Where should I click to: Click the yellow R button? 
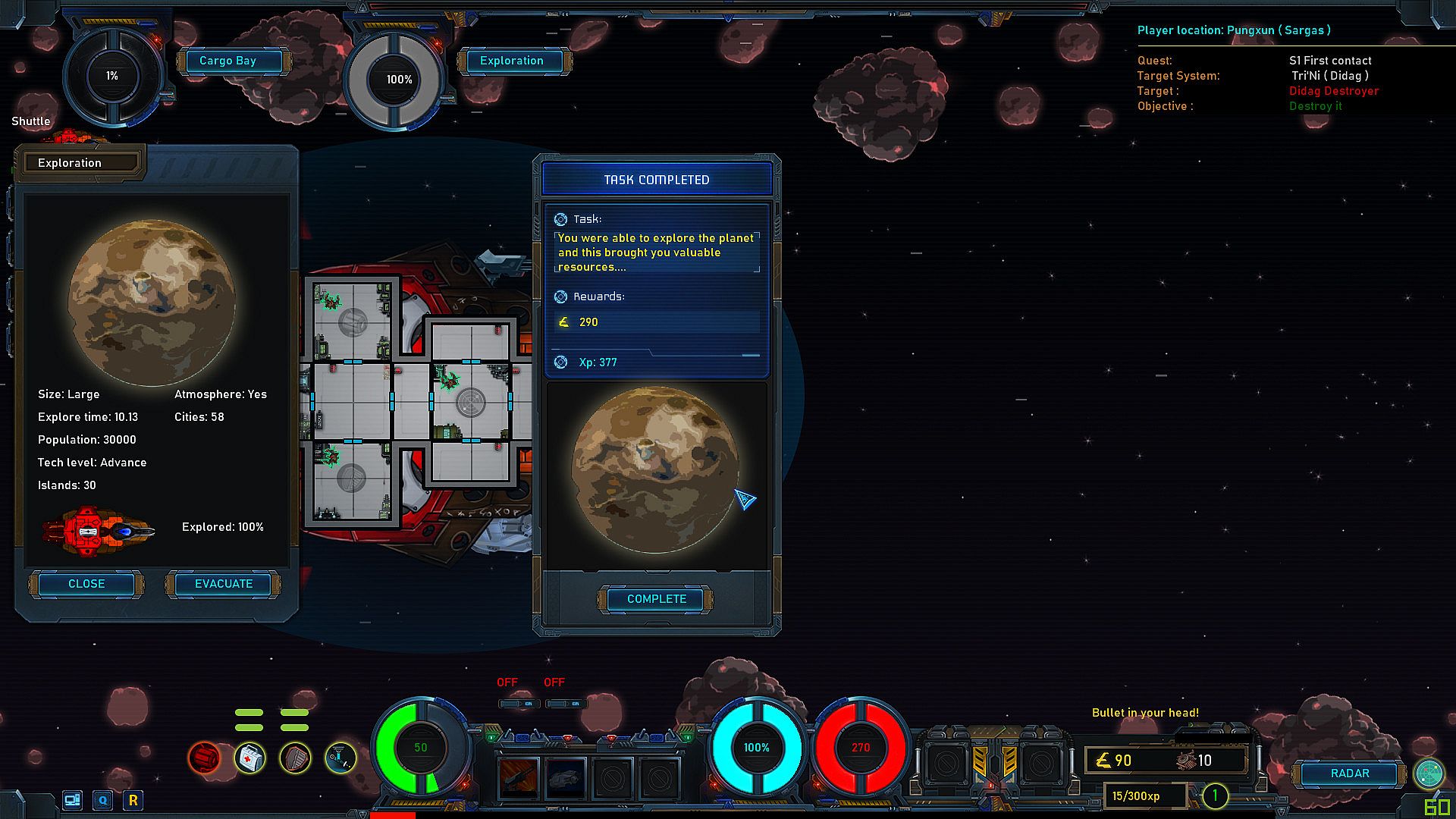point(133,800)
